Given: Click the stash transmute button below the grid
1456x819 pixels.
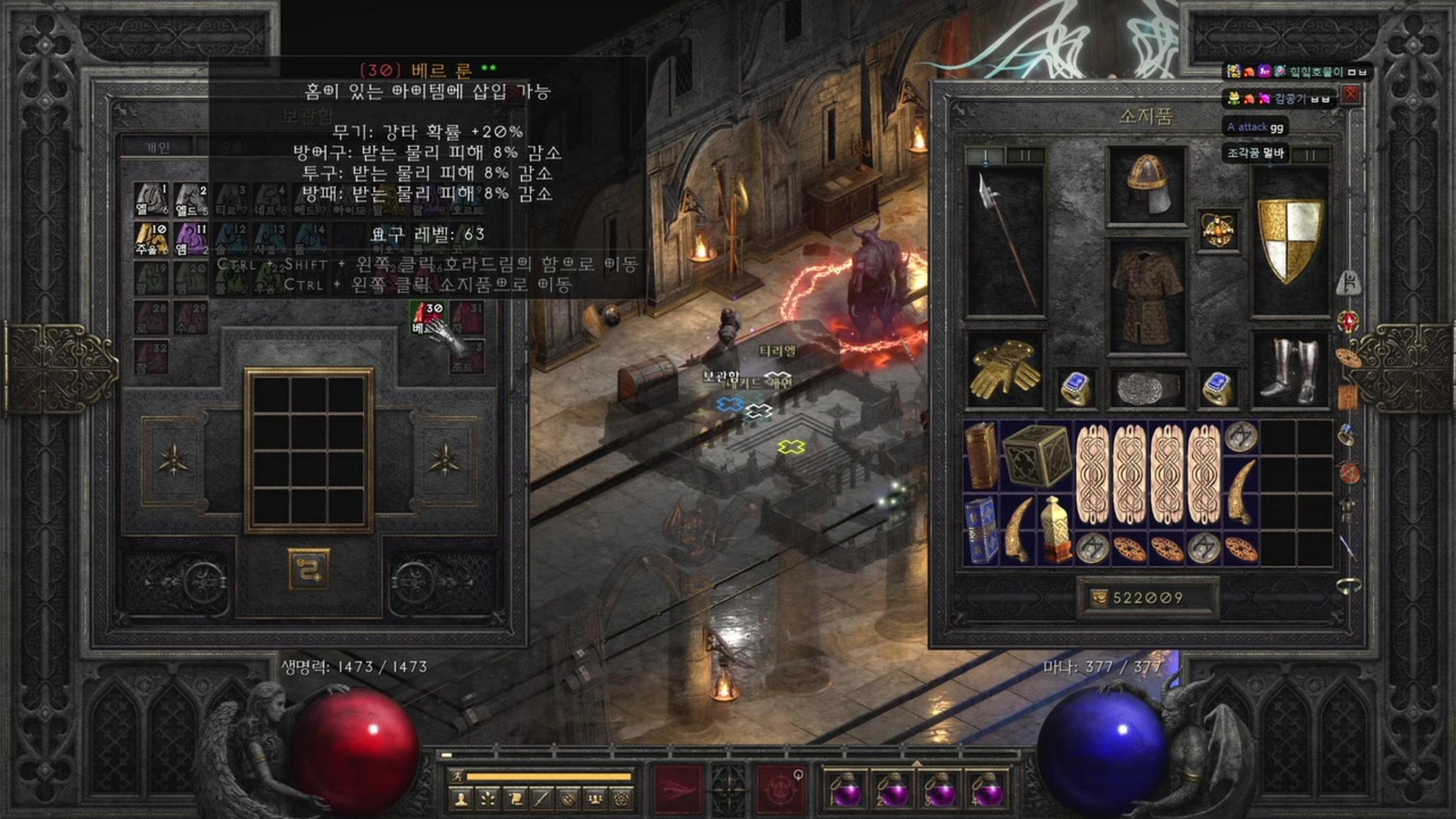Looking at the screenshot, I should point(309,568).
